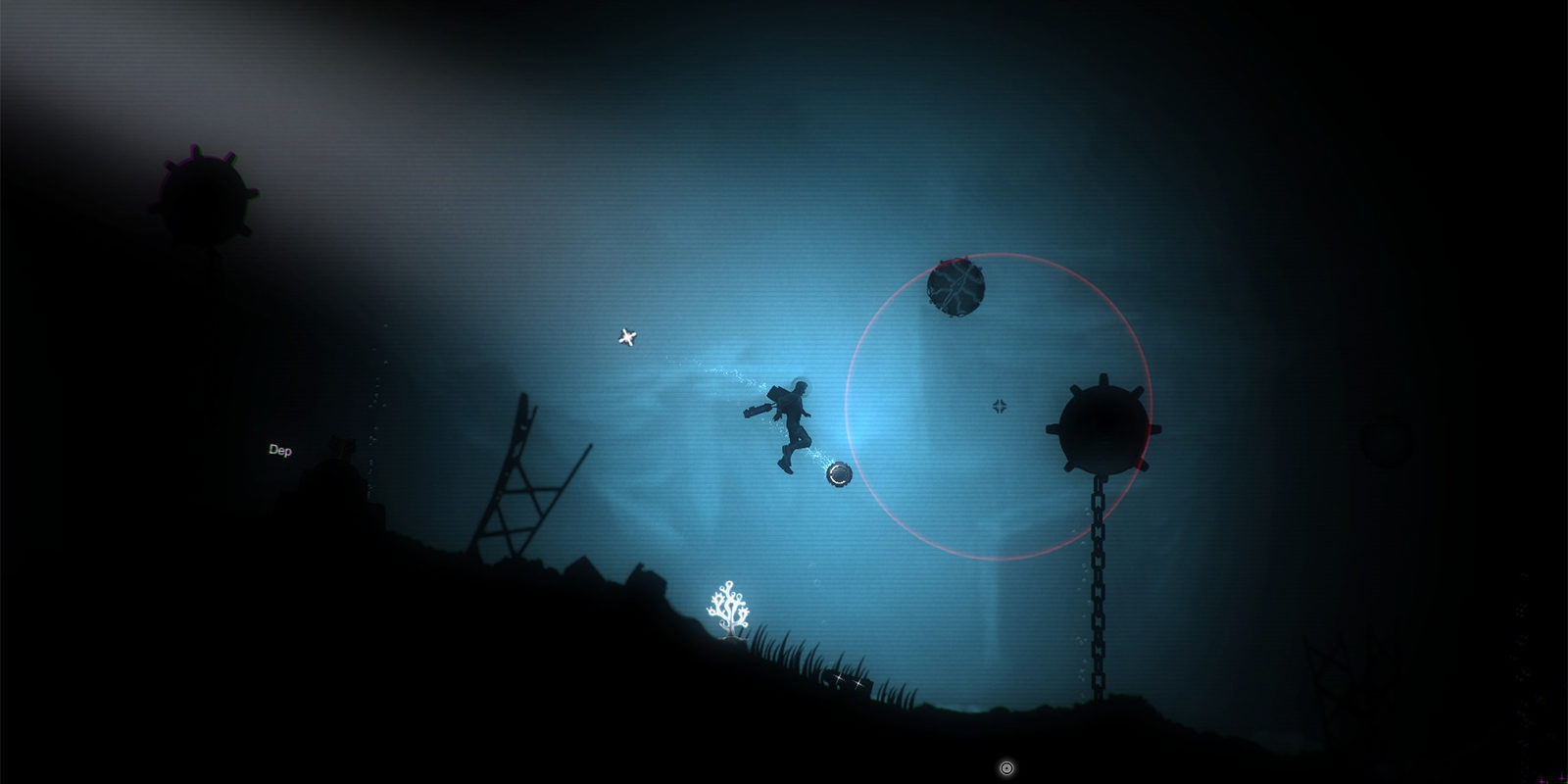Click the glowing sparkle on the seabed
Screen dimensions: 1568x784
click(838, 678)
